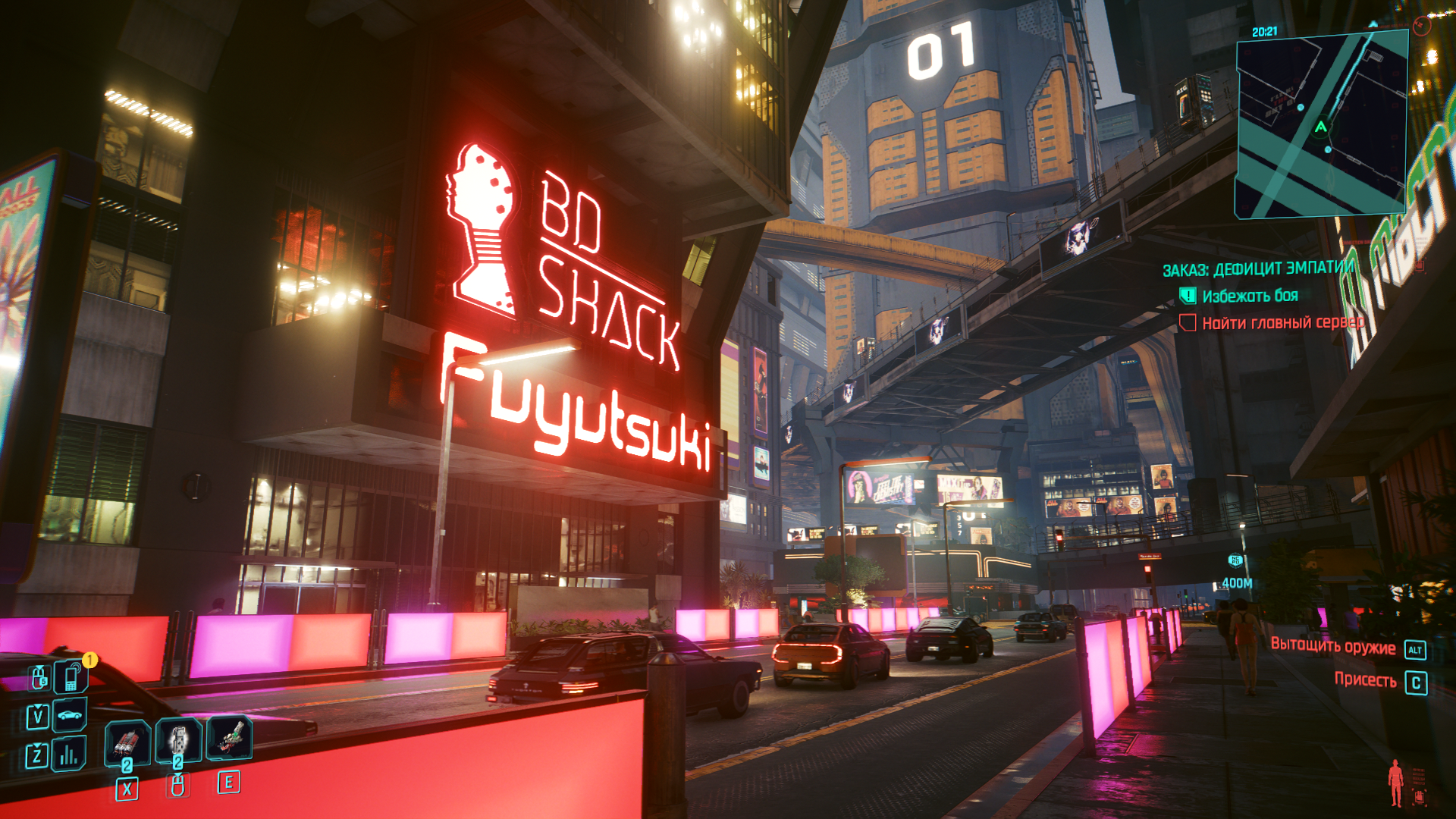1456x819 pixels.
Task: Select the 'Найти главный сервер' objective
Action: point(1282,323)
